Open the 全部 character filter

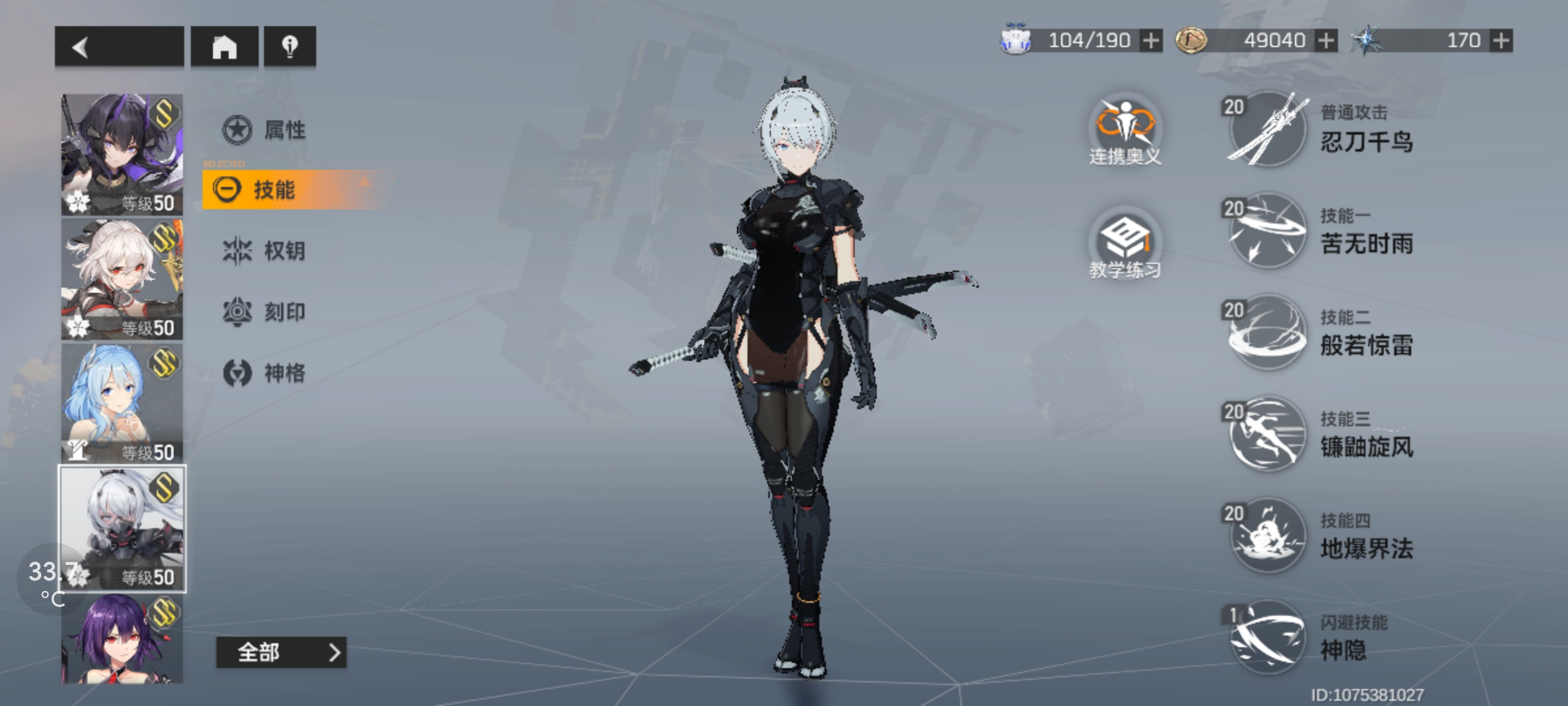click(x=281, y=652)
